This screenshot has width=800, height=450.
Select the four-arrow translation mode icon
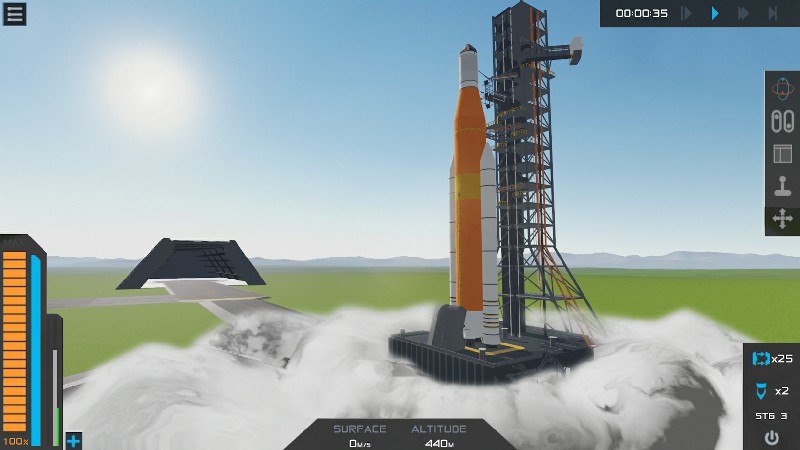click(x=782, y=219)
